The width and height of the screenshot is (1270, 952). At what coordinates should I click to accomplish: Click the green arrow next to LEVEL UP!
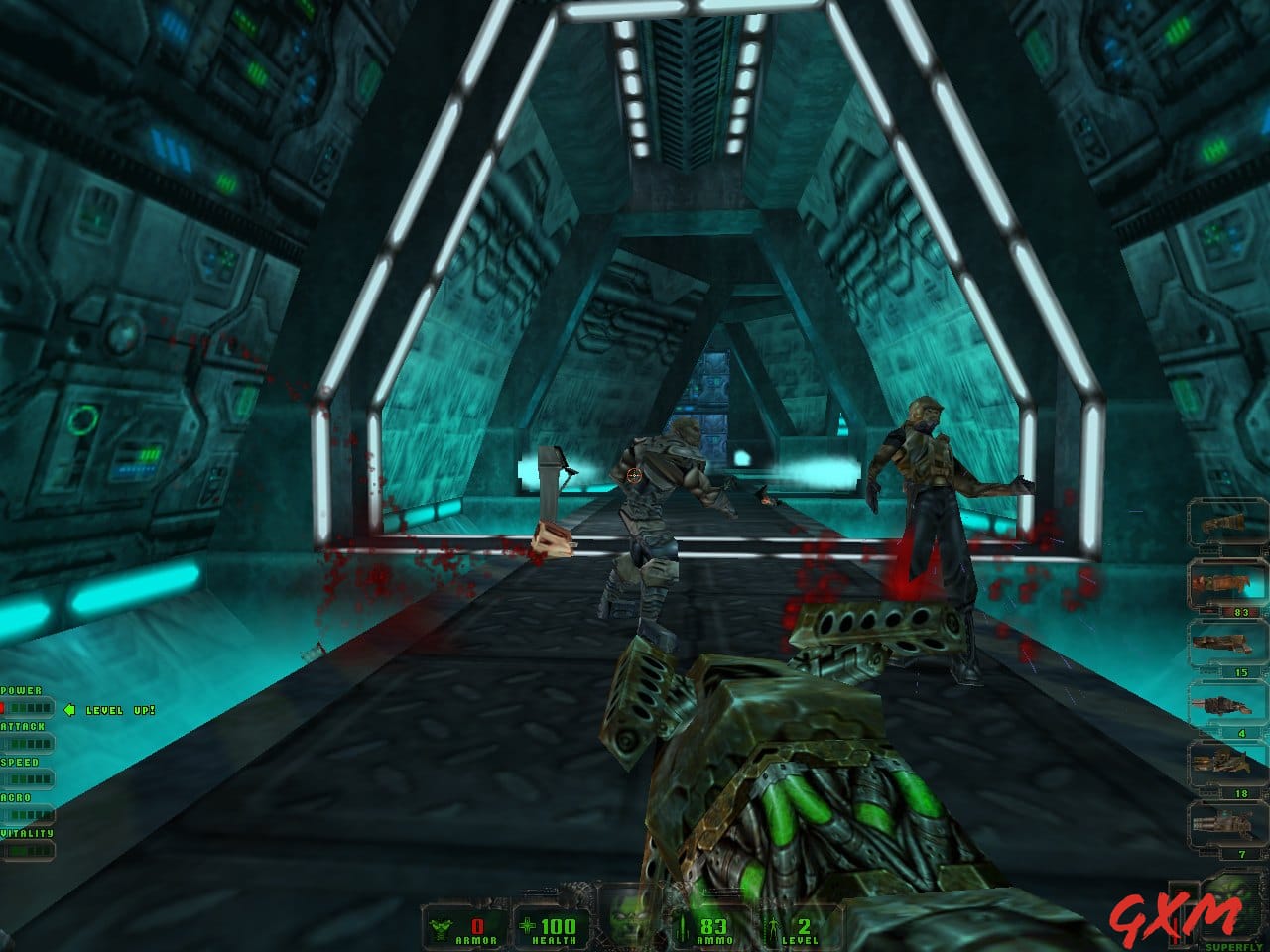point(69,709)
